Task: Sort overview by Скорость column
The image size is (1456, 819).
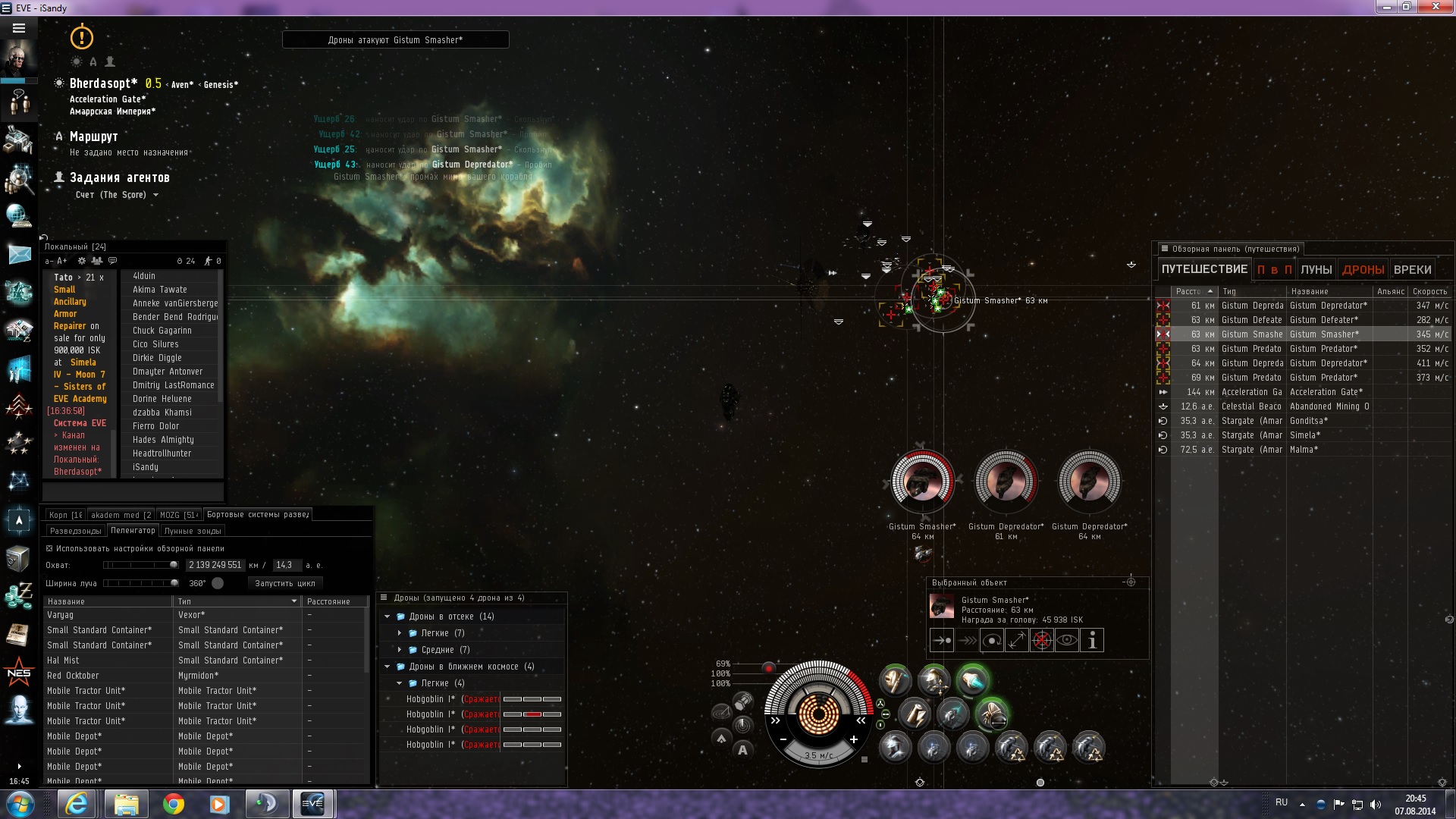Action: (1429, 291)
